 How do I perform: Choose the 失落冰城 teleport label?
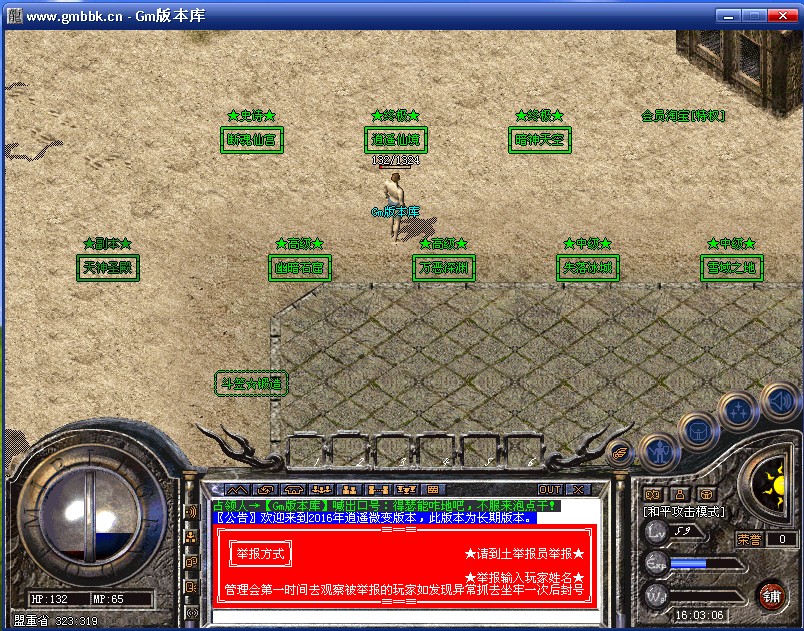[x=587, y=267]
